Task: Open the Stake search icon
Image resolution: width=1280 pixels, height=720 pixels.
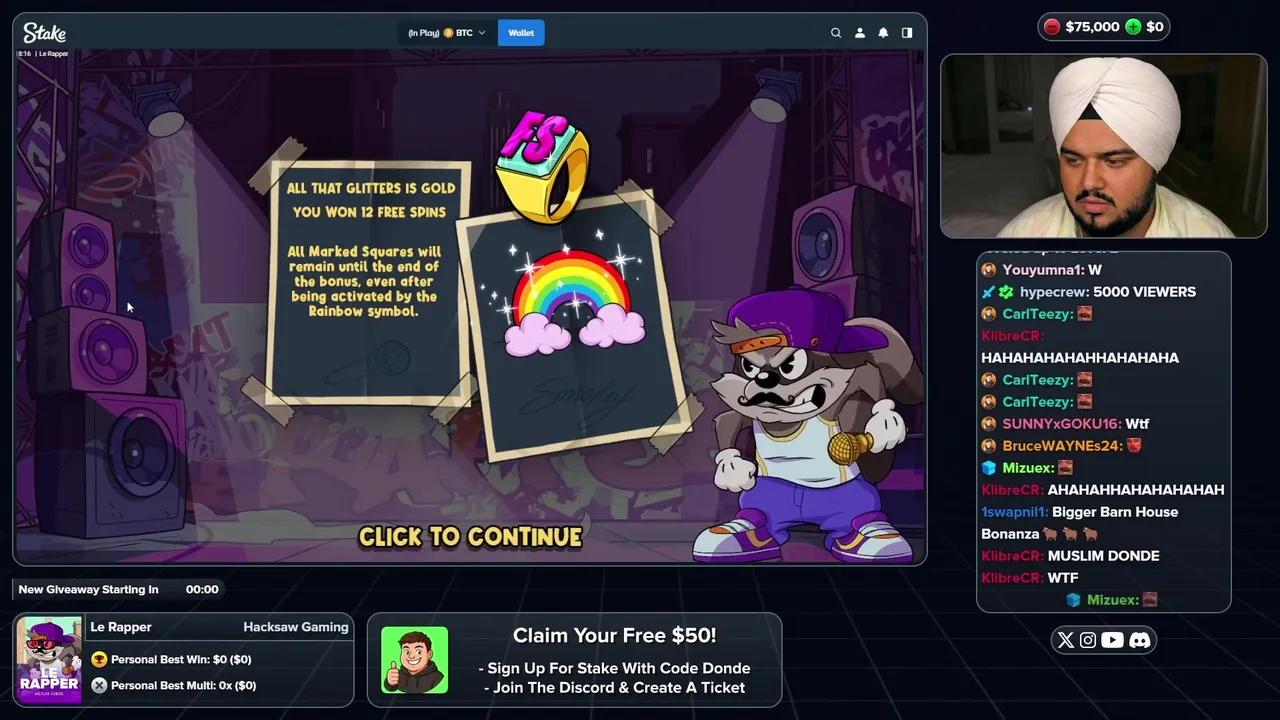Action: tap(836, 32)
